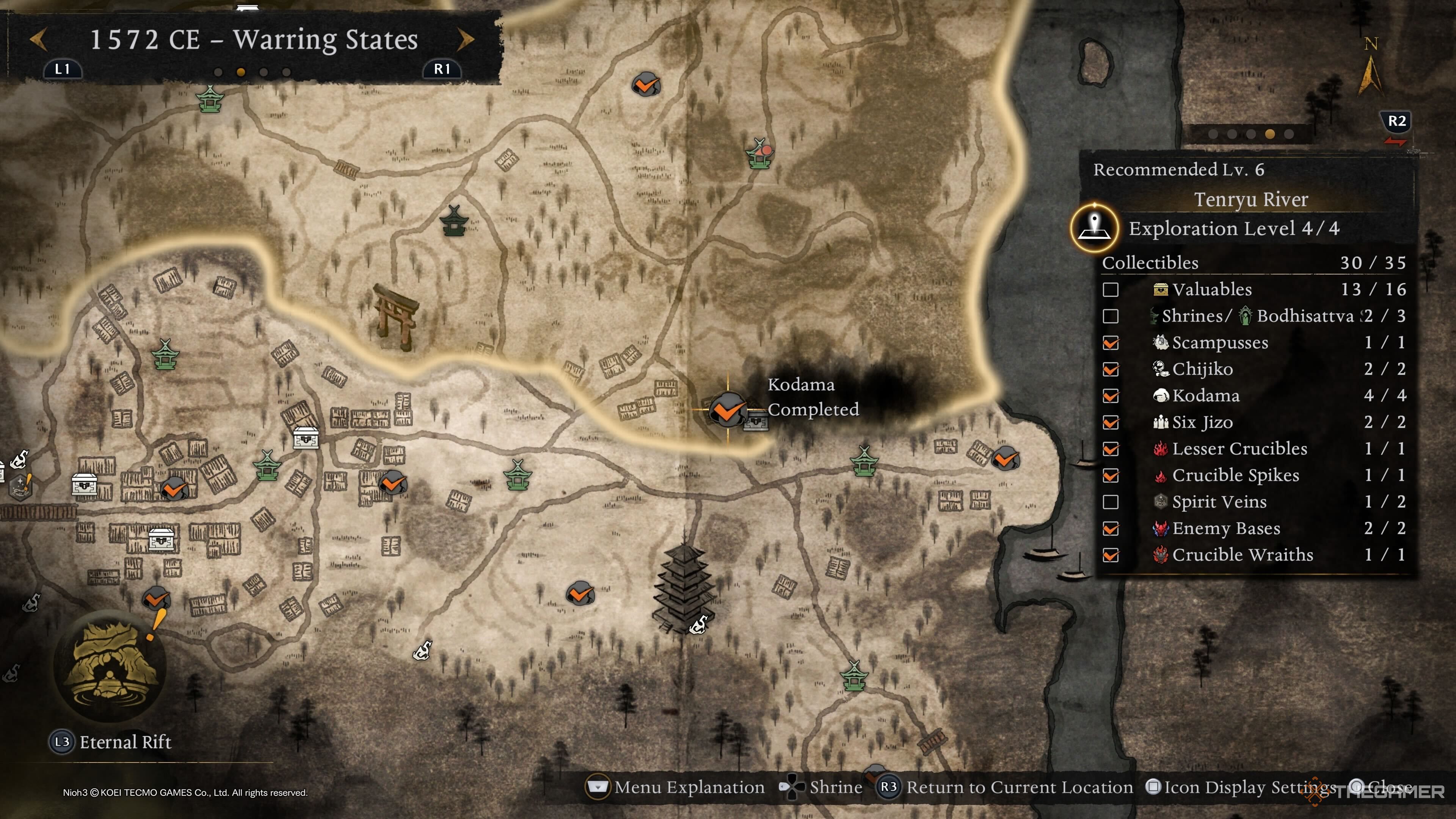Select the Kodama Completed map marker
This screenshot has height=819, width=1456.
coord(728,409)
